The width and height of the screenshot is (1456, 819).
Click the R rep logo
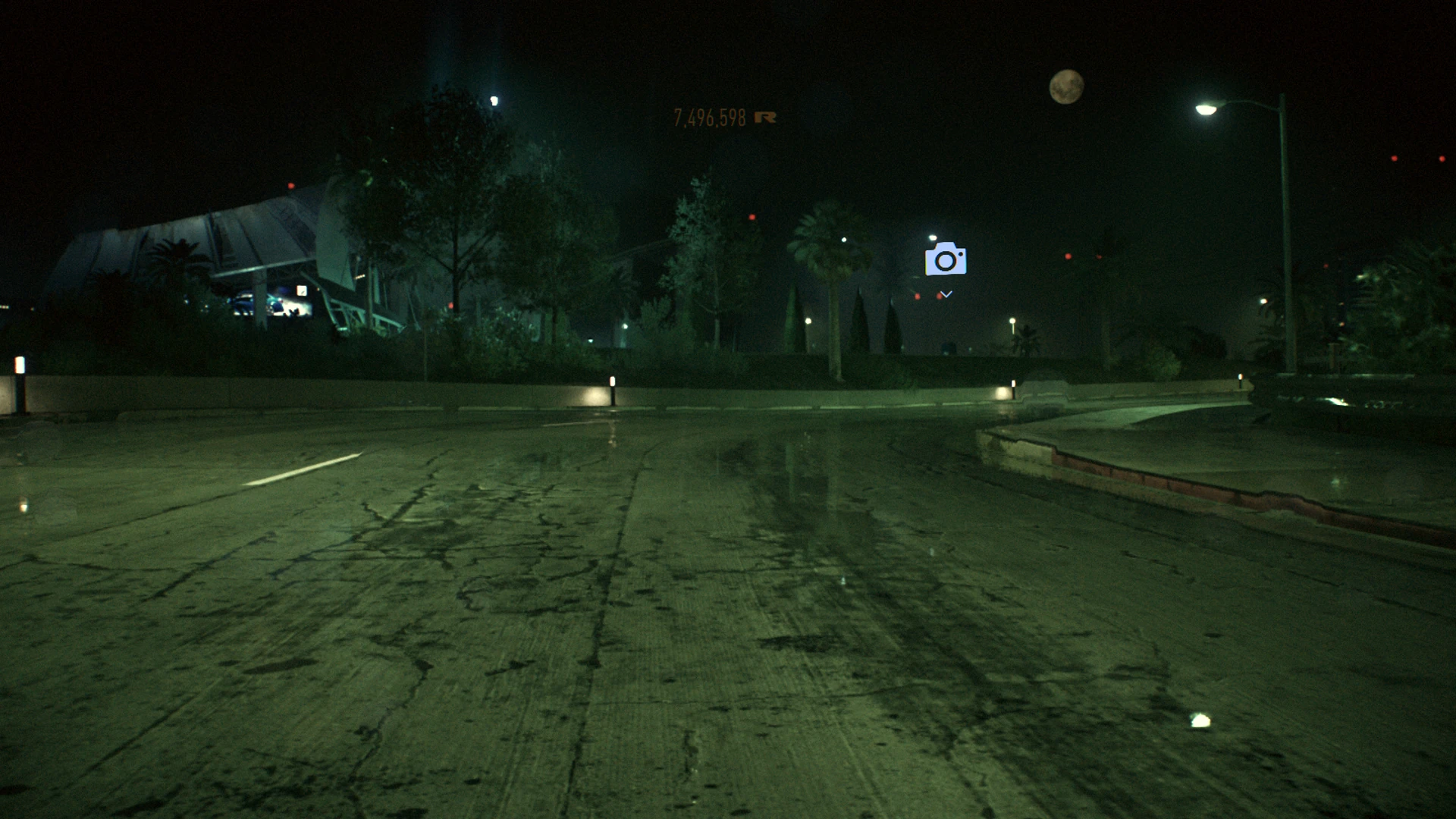pos(766,118)
